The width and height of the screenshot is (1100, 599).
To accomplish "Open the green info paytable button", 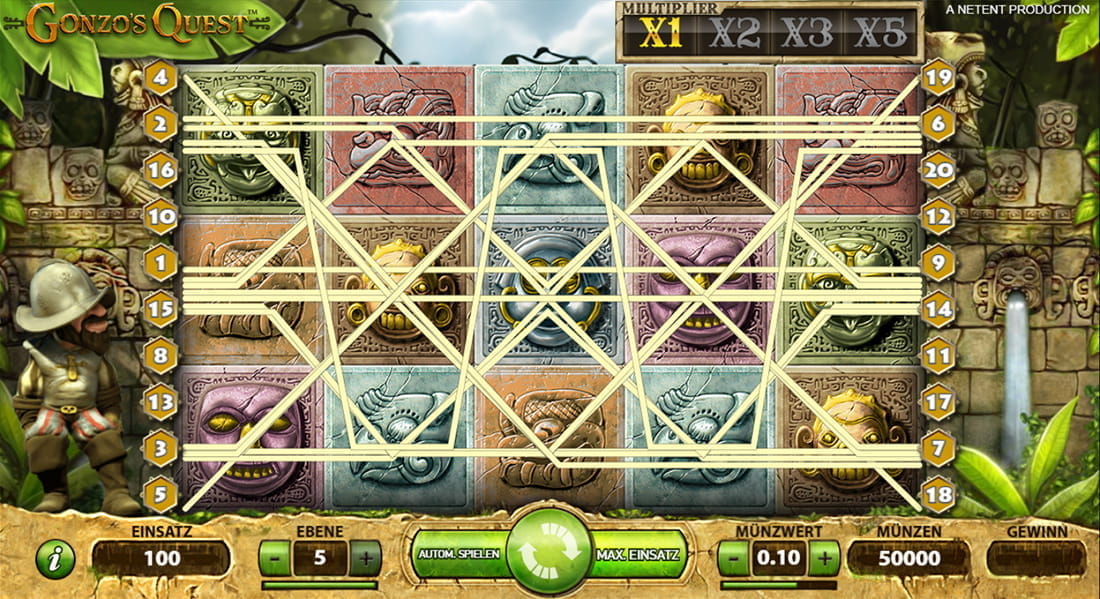I will [x=55, y=559].
